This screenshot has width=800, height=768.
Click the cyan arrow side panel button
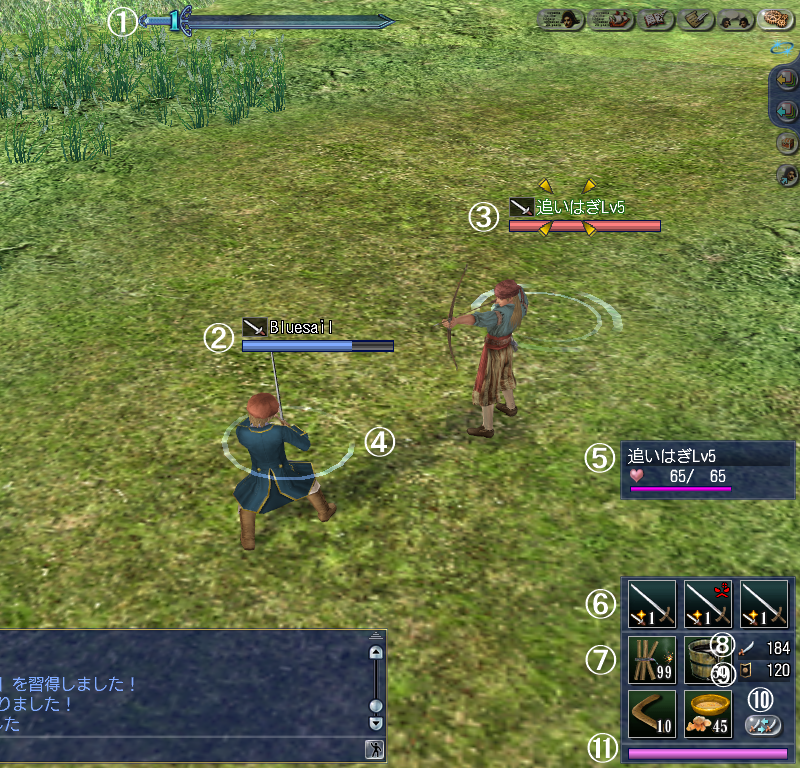coord(787,110)
